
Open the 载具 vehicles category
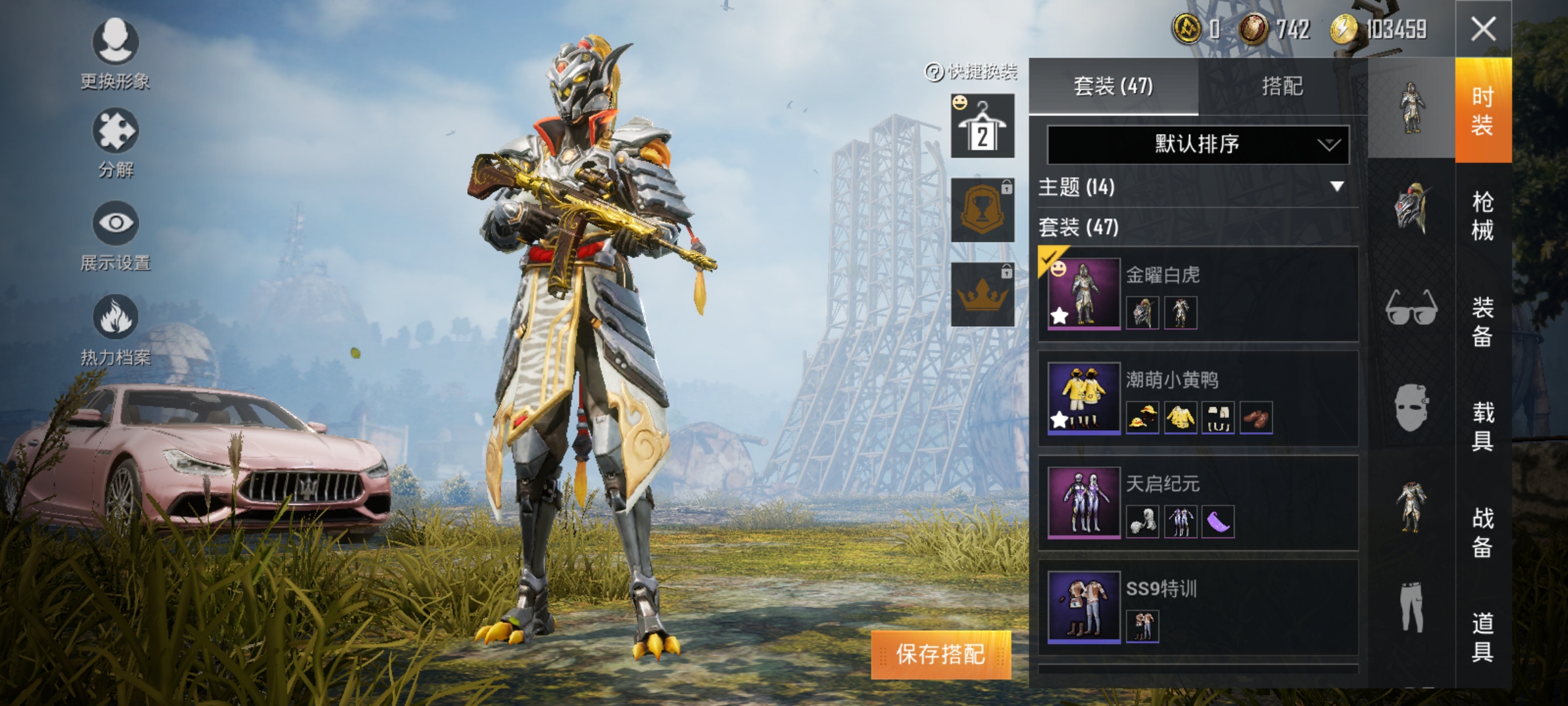[x=1482, y=426]
